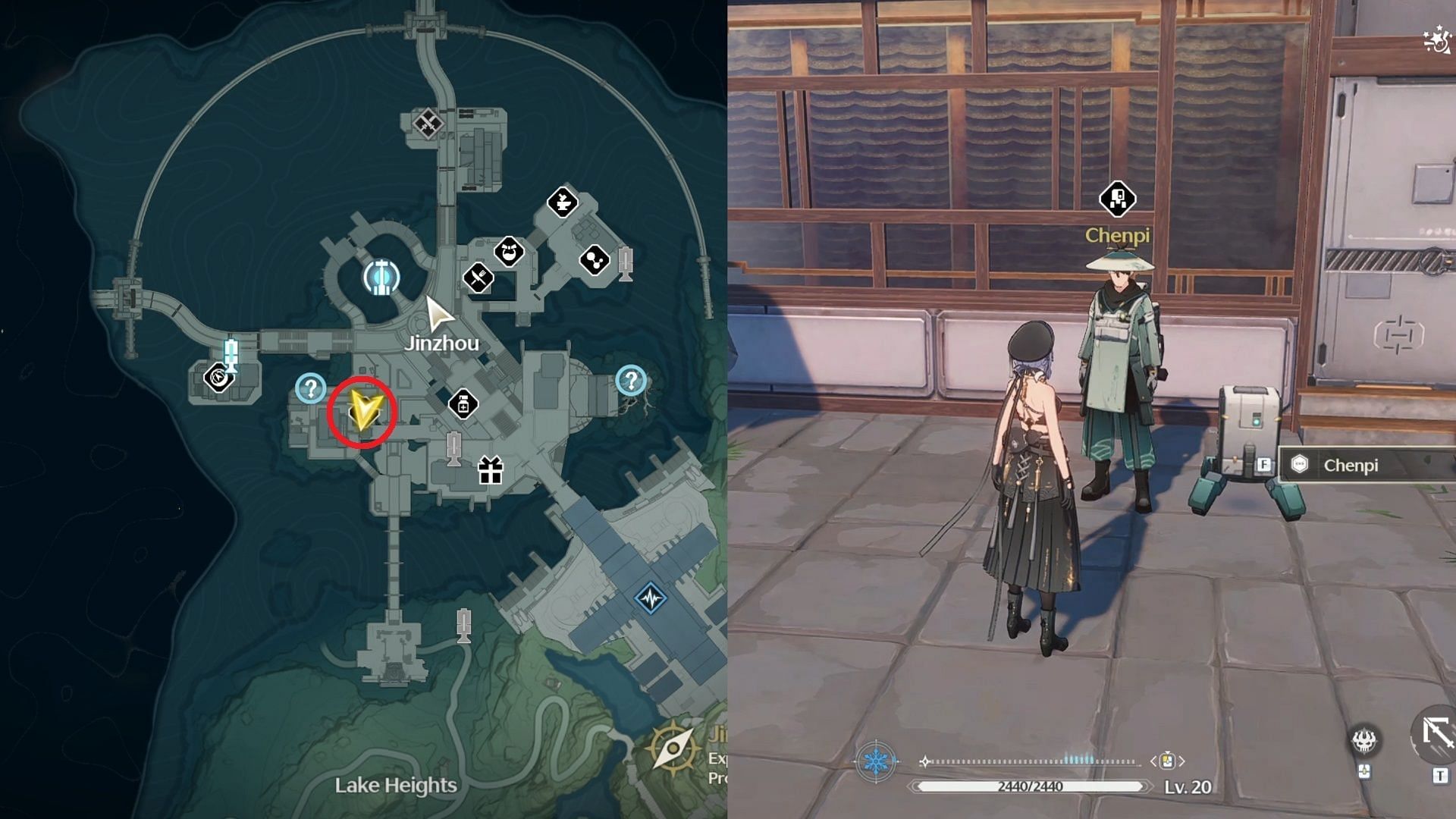Image resolution: width=1456 pixels, height=819 pixels.
Task: Select the three-circle molecule map marker
Action: point(595,261)
